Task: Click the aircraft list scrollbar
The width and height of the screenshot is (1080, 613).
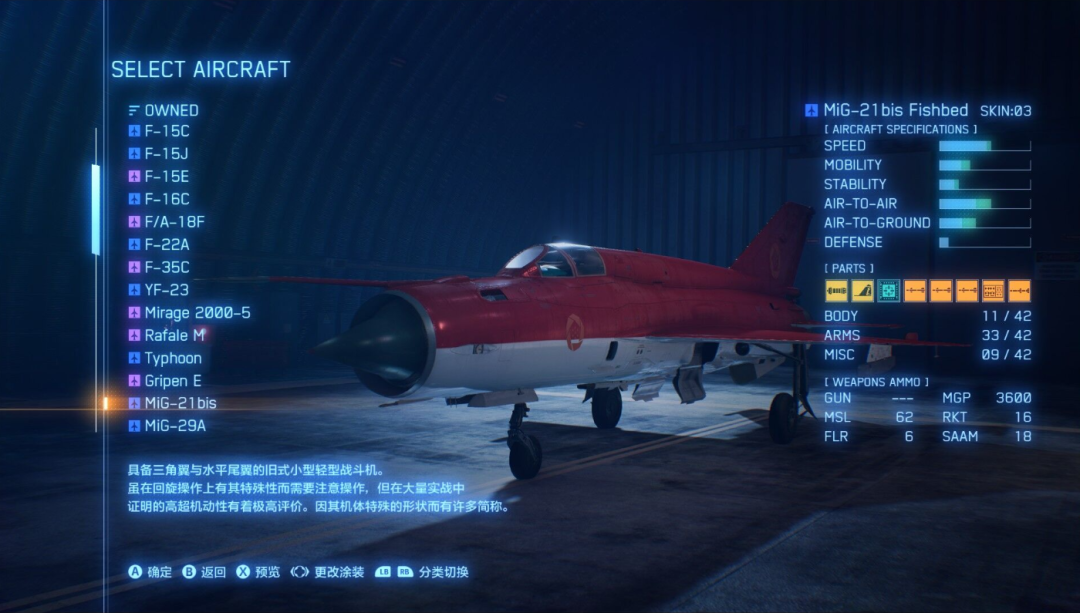Action: pyautogui.click(x=96, y=210)
